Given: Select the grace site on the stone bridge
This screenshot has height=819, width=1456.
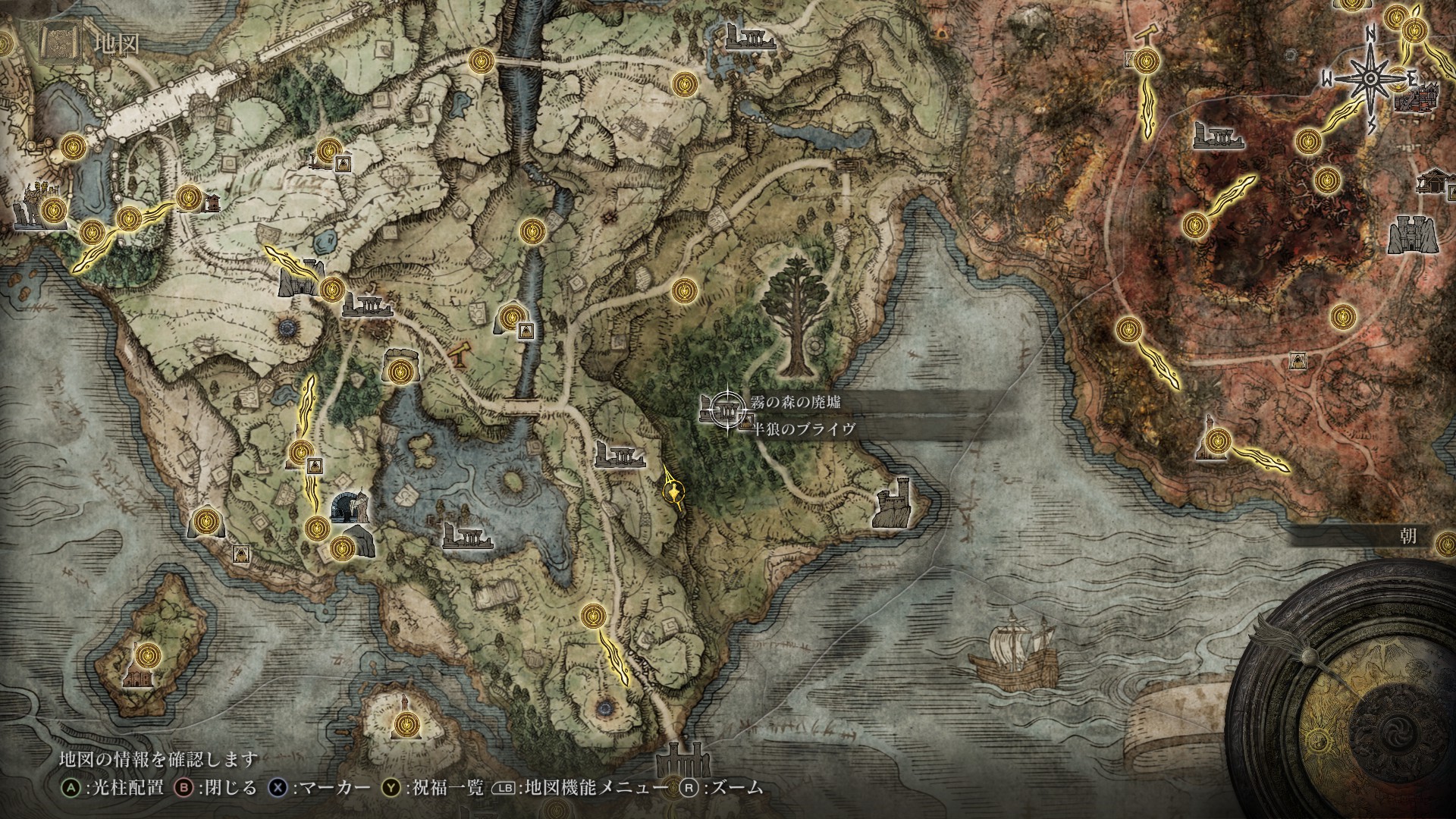Looking at the screenshot, I should tap(482, 59).
